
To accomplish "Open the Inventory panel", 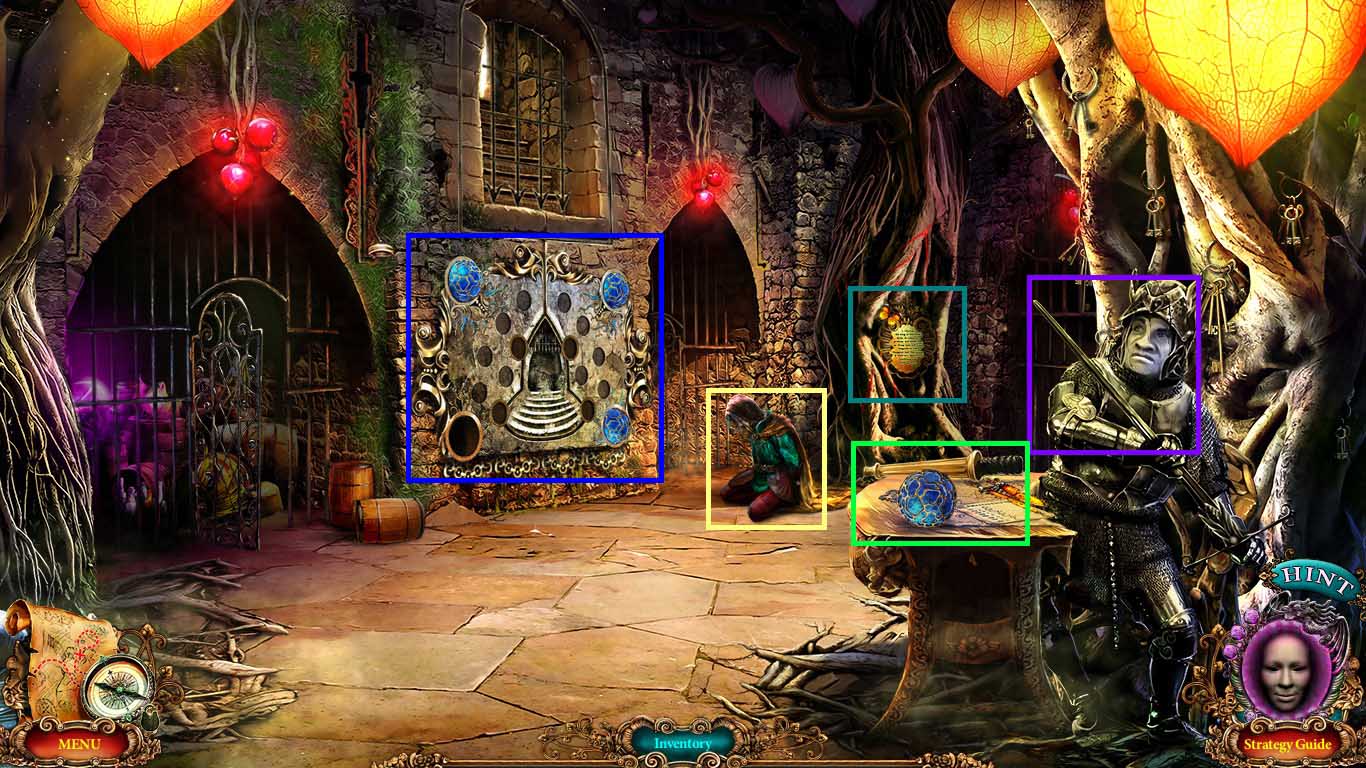I will (x=683, y=744).
